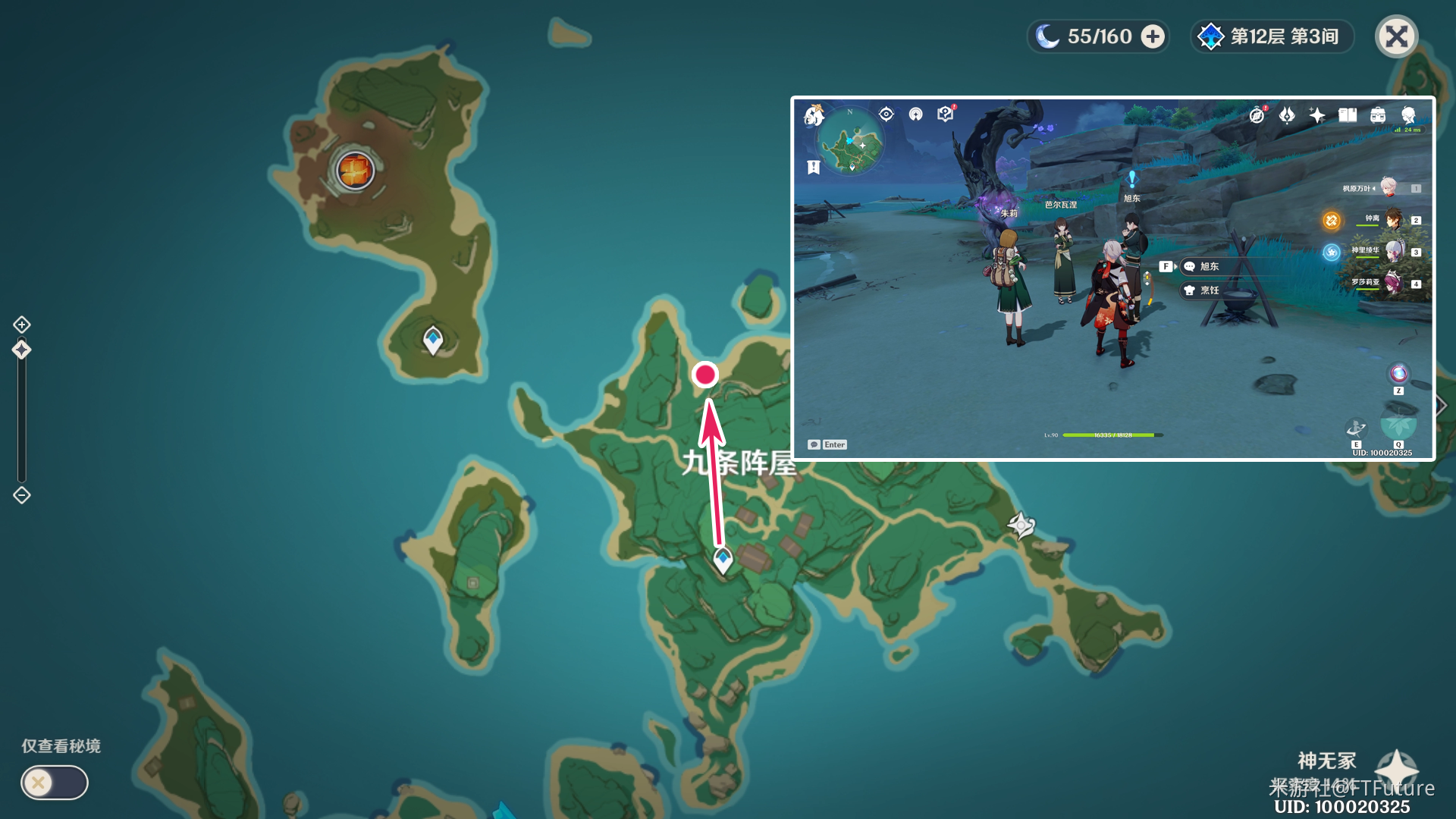Select the Statue of the Seven map icon
1456x819 pixels.
click(1021, 525)
